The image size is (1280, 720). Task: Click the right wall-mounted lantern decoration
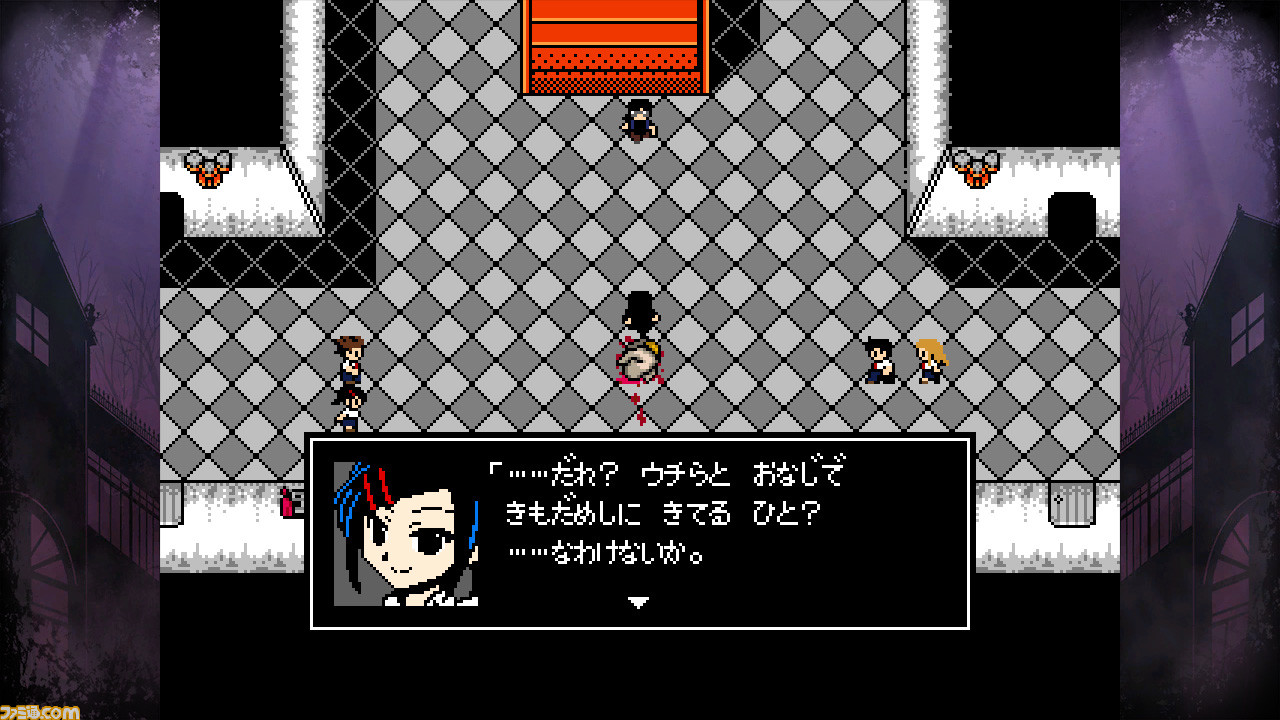click(x=975, y=168)
